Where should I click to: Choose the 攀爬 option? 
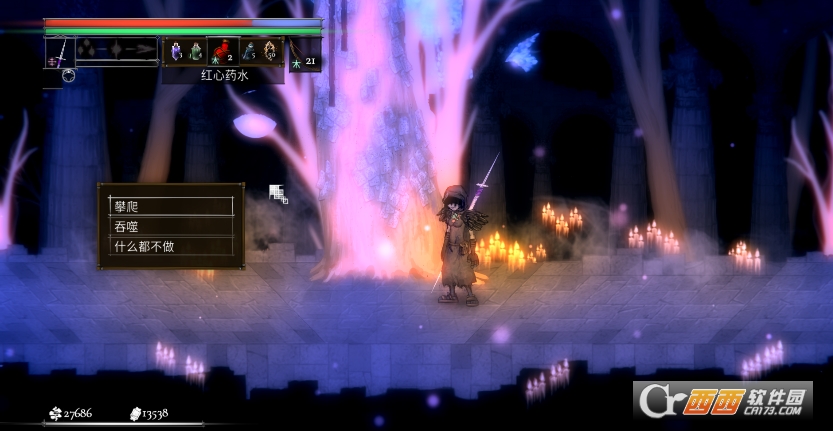(x=170, y=206)
